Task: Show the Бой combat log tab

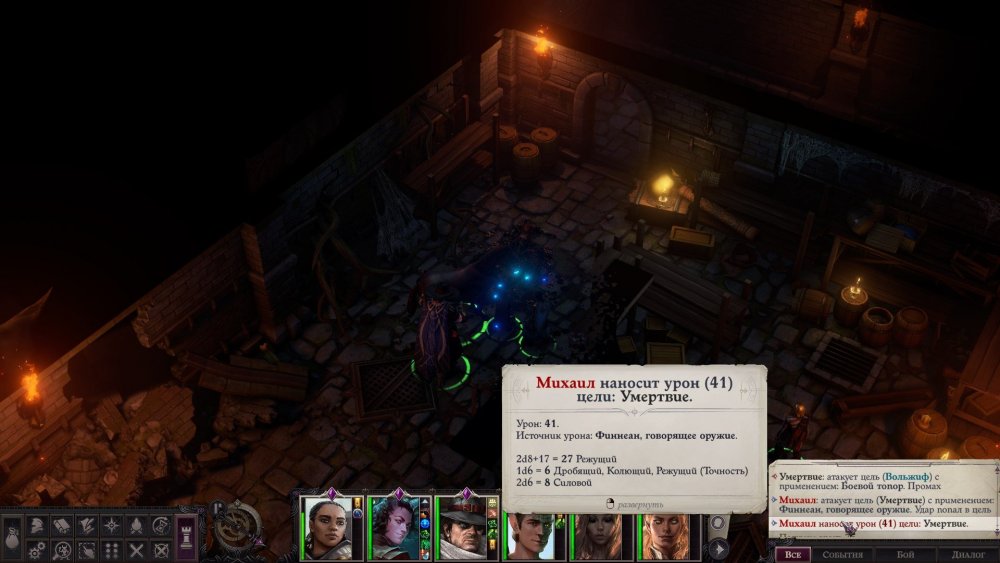Action: point(905,554)
